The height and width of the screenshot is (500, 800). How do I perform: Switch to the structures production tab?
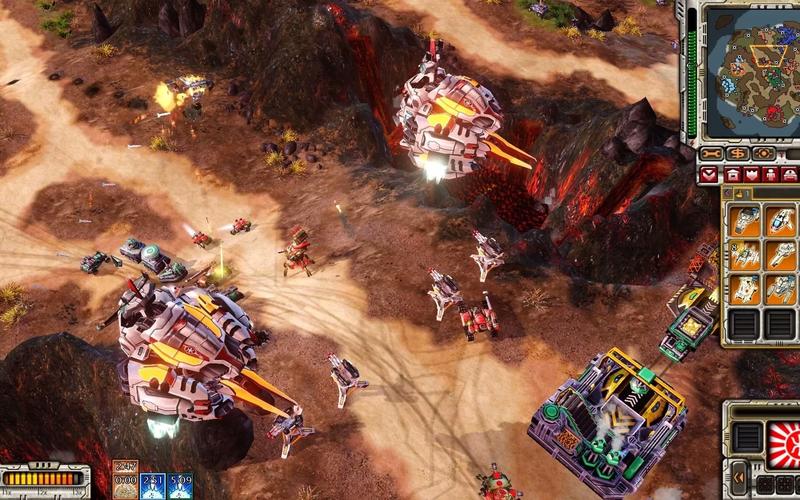(733, 175)
